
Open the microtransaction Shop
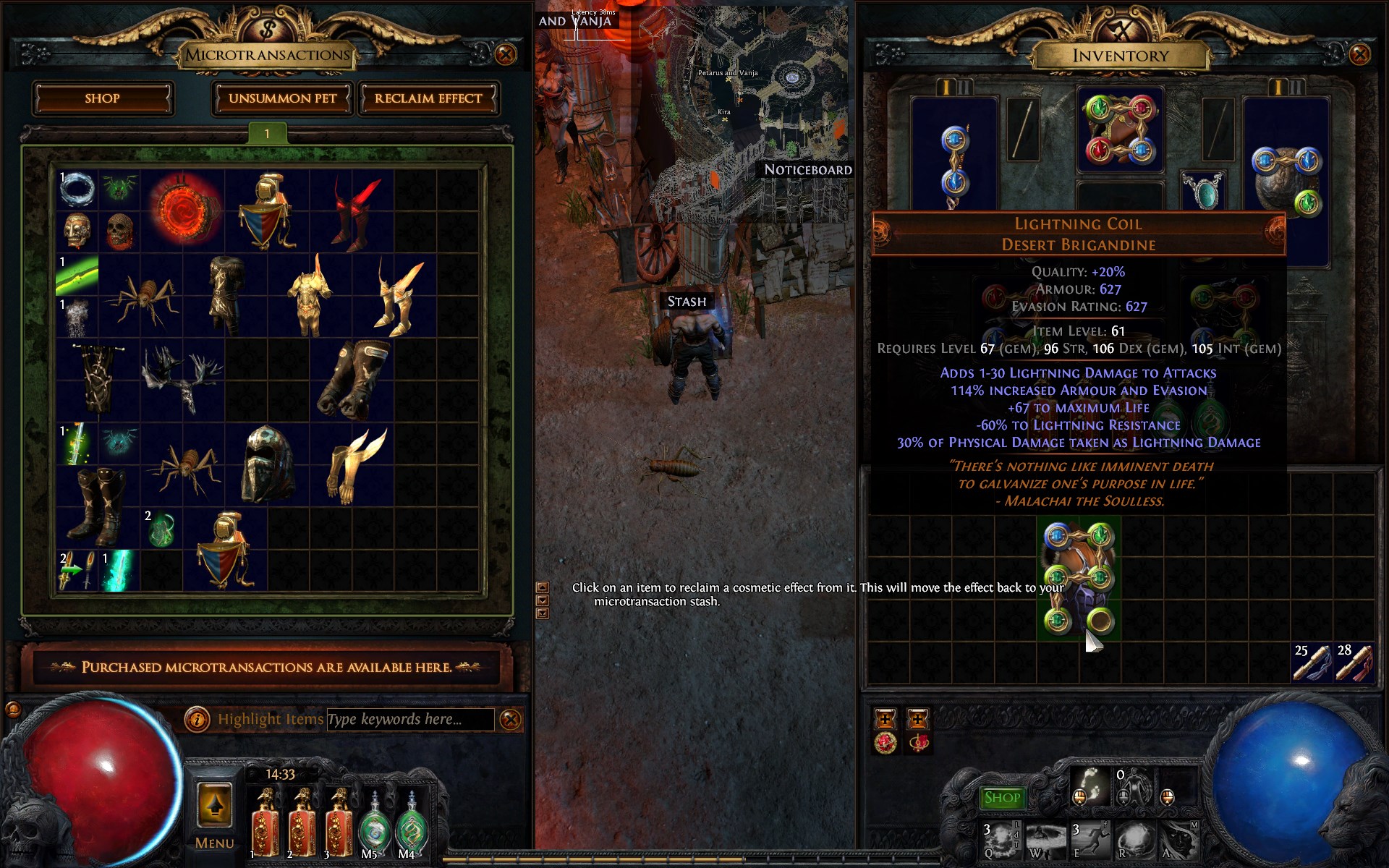click(102, 98)
